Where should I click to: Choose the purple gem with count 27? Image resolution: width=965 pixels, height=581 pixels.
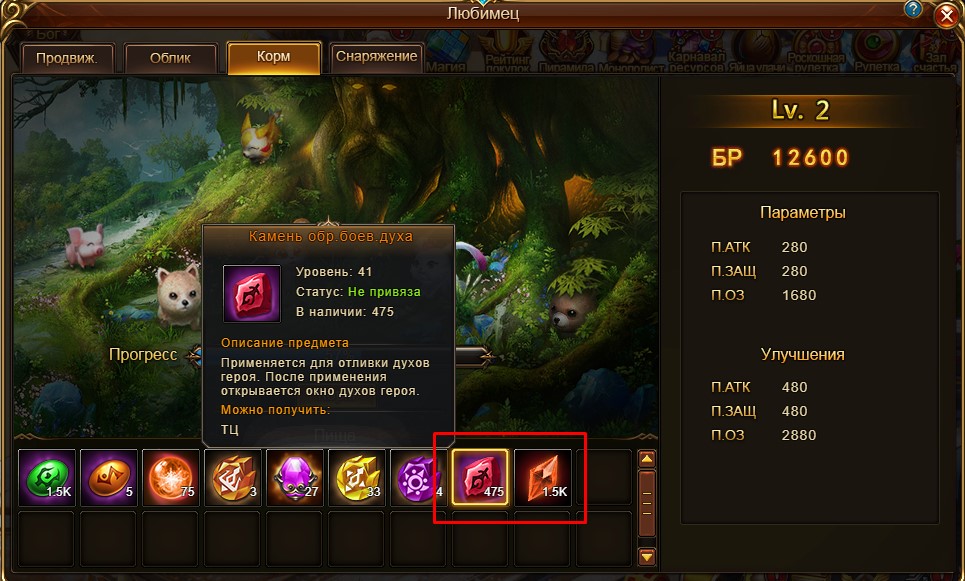click(294, 477)
